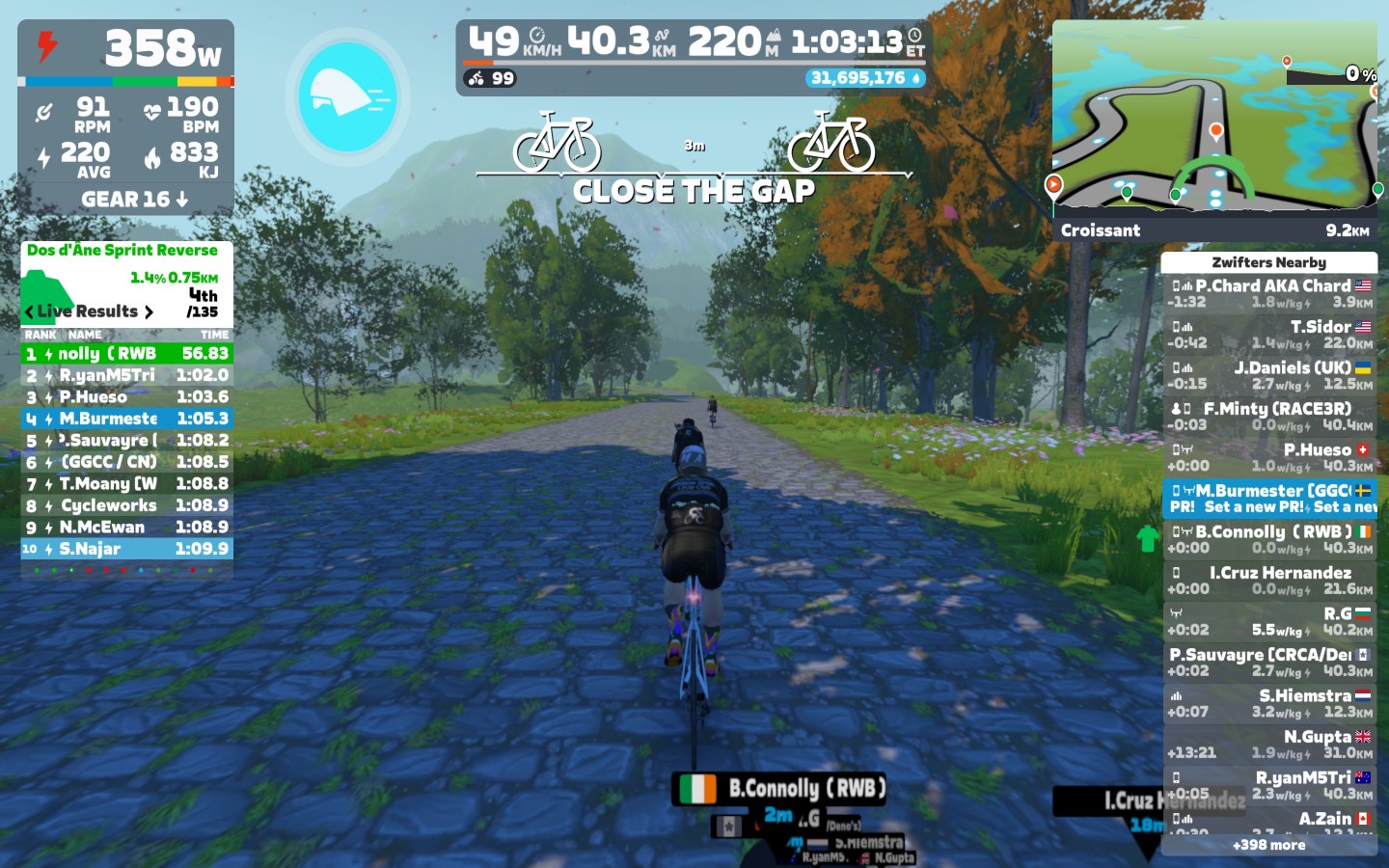1389x868 pixels.
Task: Expand the +398 more riders link
Action: [1269, 845]
